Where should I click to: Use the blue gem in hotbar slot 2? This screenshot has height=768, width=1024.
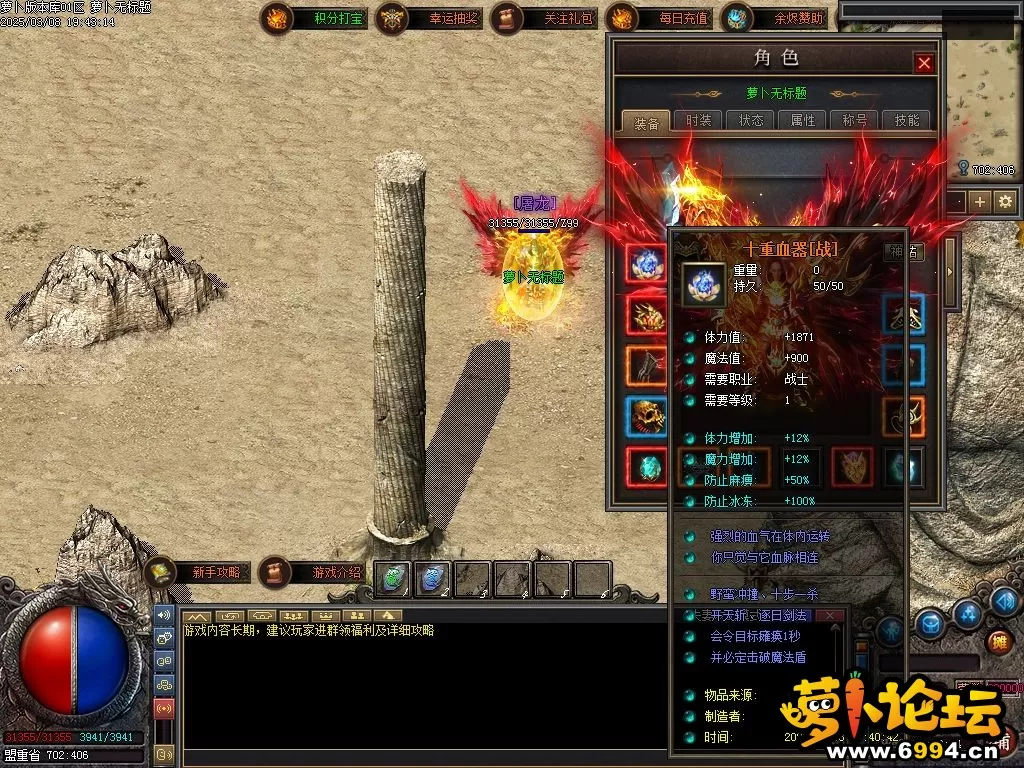tap(432, 578)
